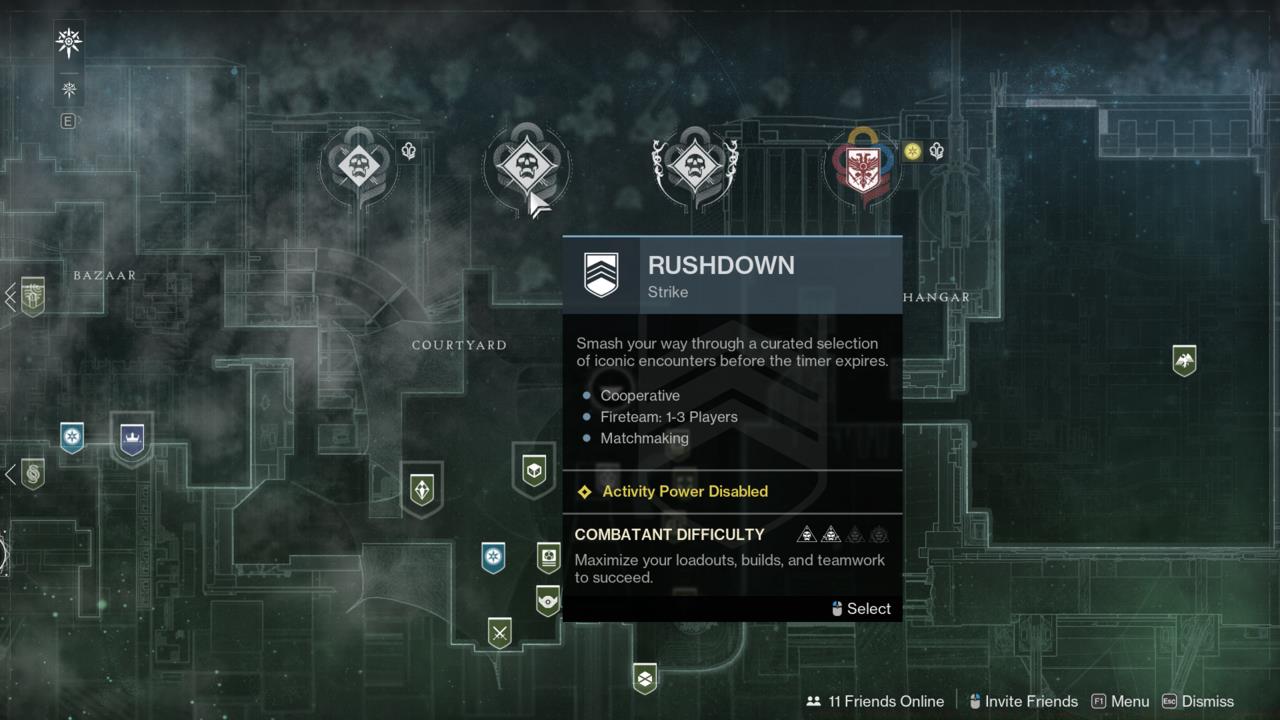Open the Menu via the F1 option

[x=1120, y=701]
